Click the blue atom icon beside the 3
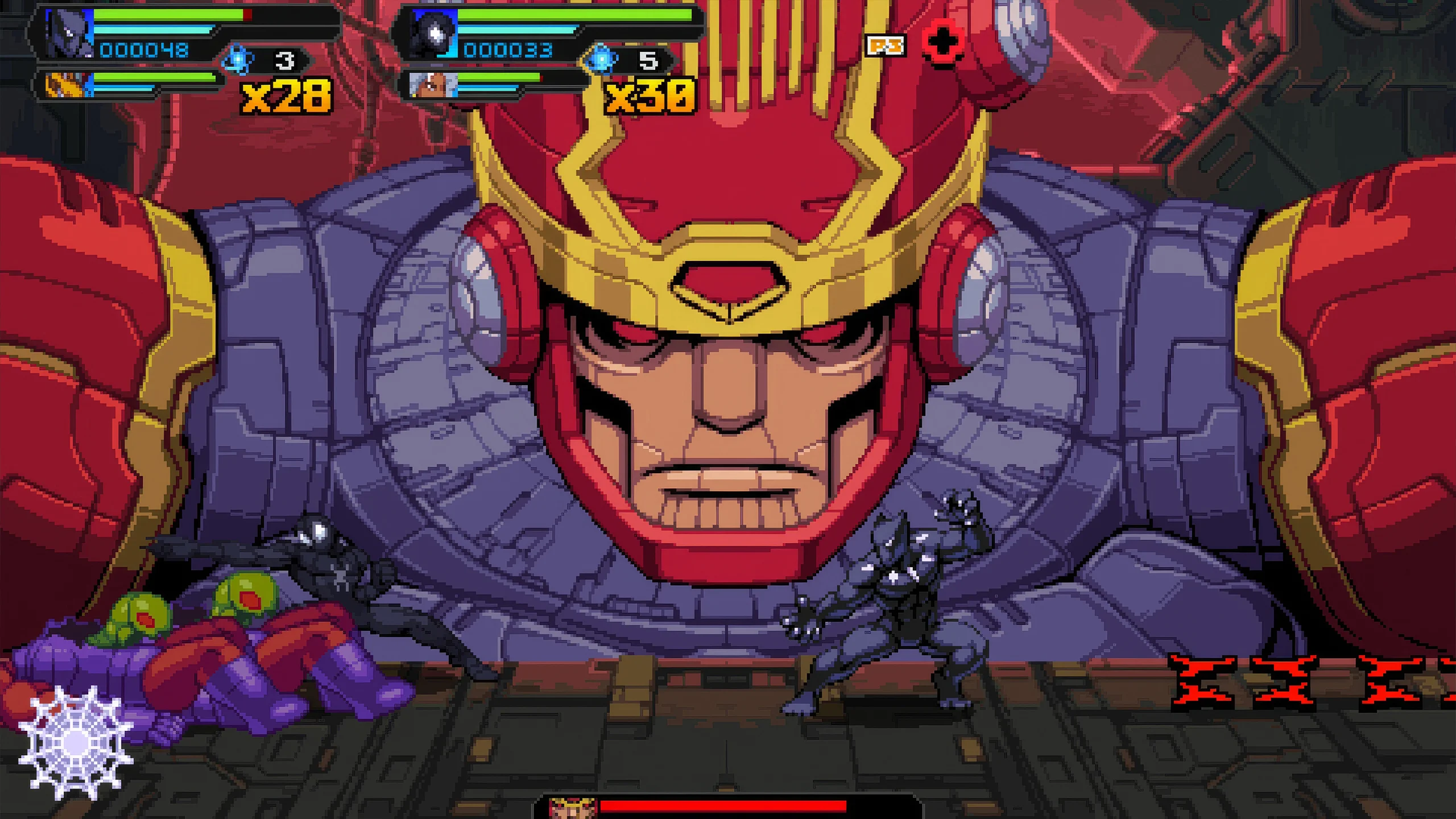The image size is (1456, 819). tap(237, 60)
